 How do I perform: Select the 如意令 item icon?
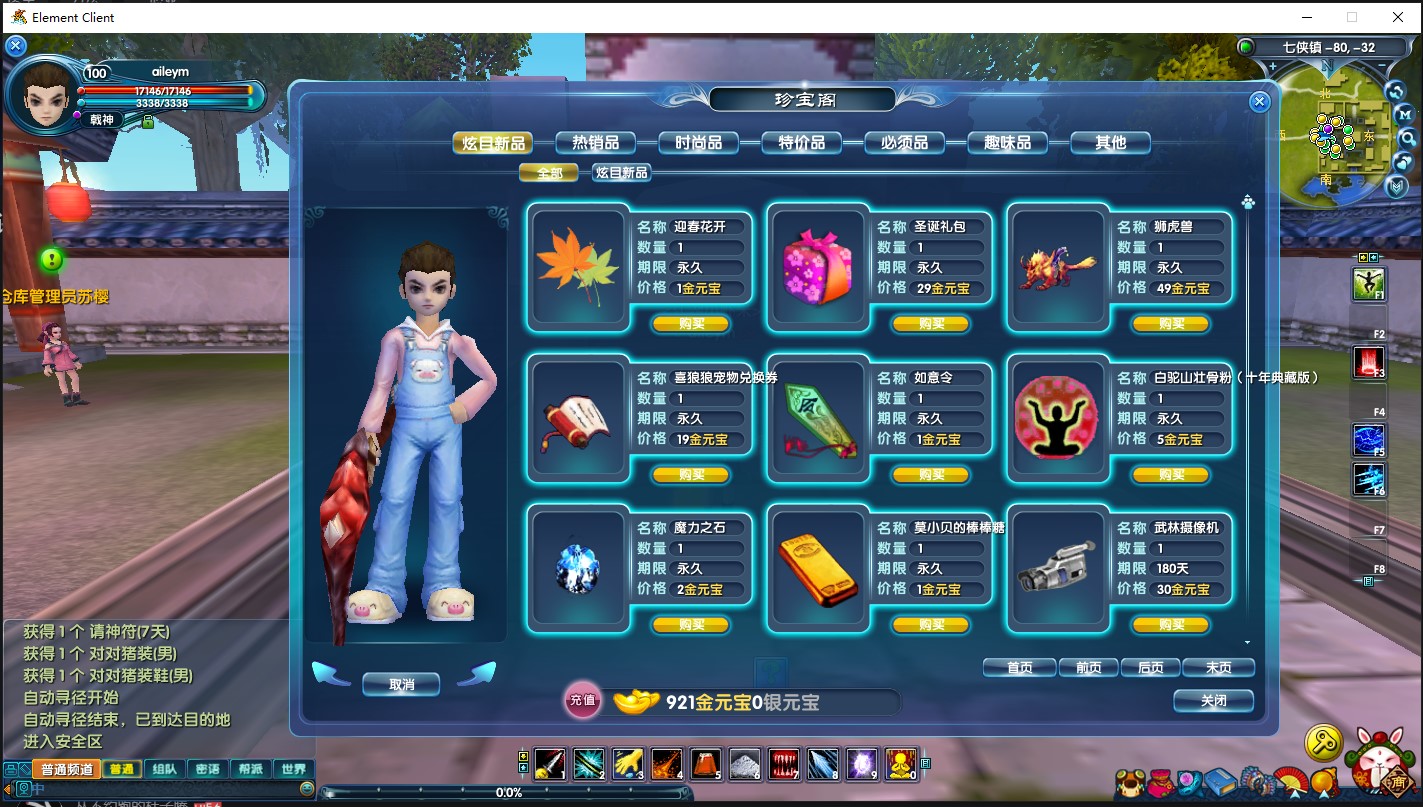pyautogui.click(x=818, y=418)
